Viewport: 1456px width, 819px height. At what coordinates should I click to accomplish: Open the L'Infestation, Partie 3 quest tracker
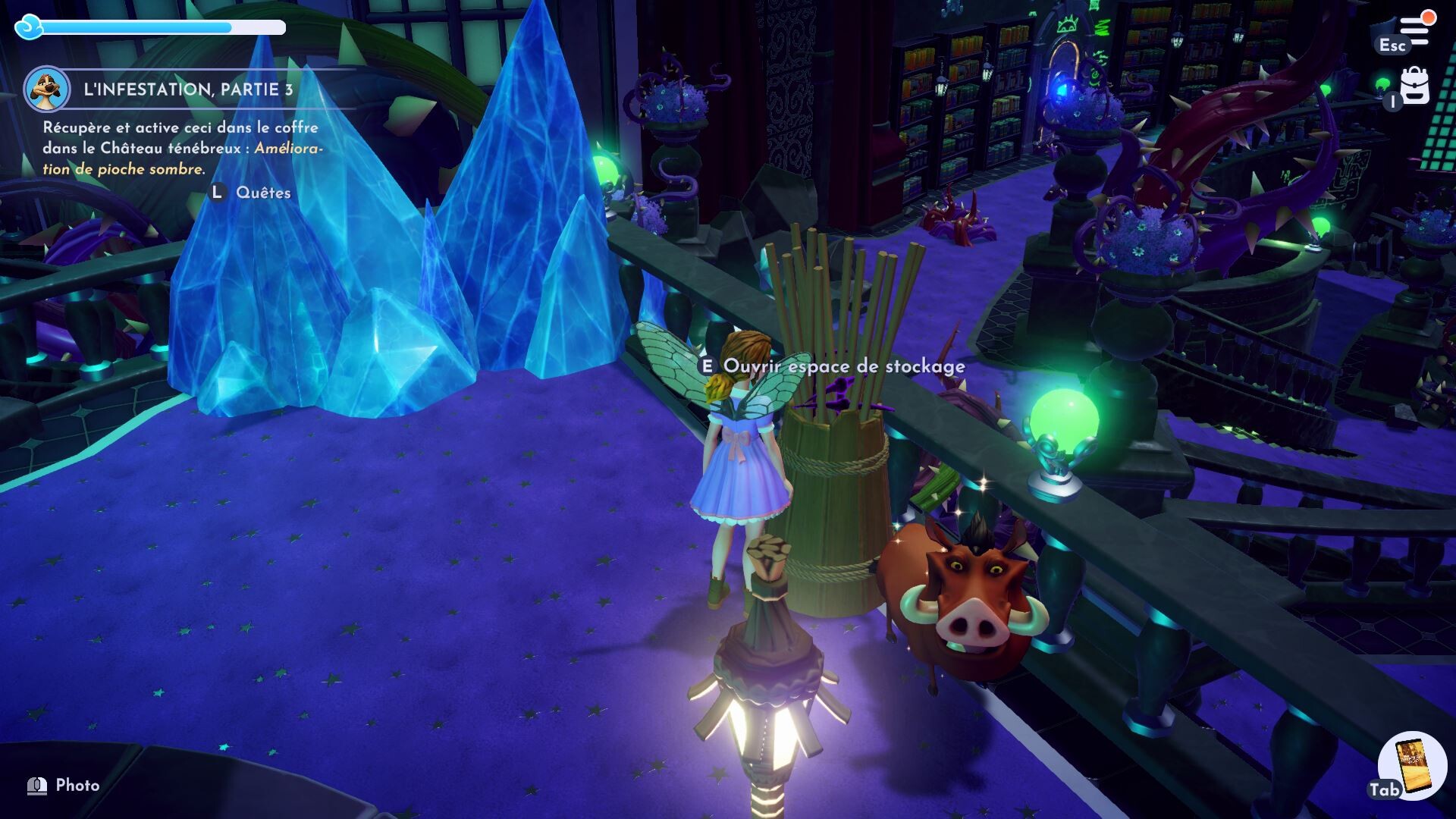pyautogui.click(x=188, y=89)
